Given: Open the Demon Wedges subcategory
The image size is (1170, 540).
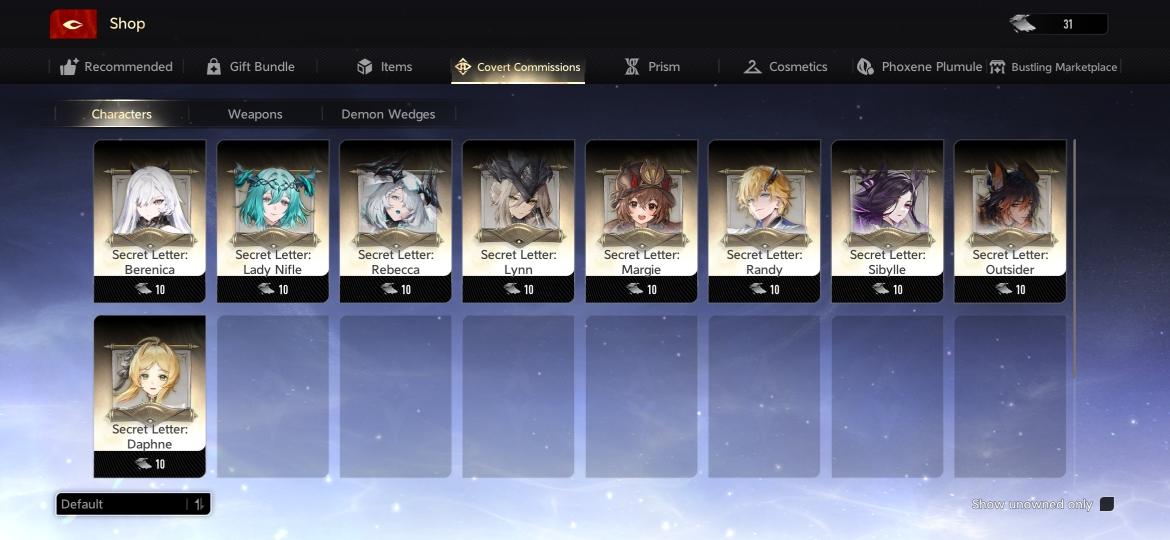Looking at the screenshot, I should click(x=388, y=114).
